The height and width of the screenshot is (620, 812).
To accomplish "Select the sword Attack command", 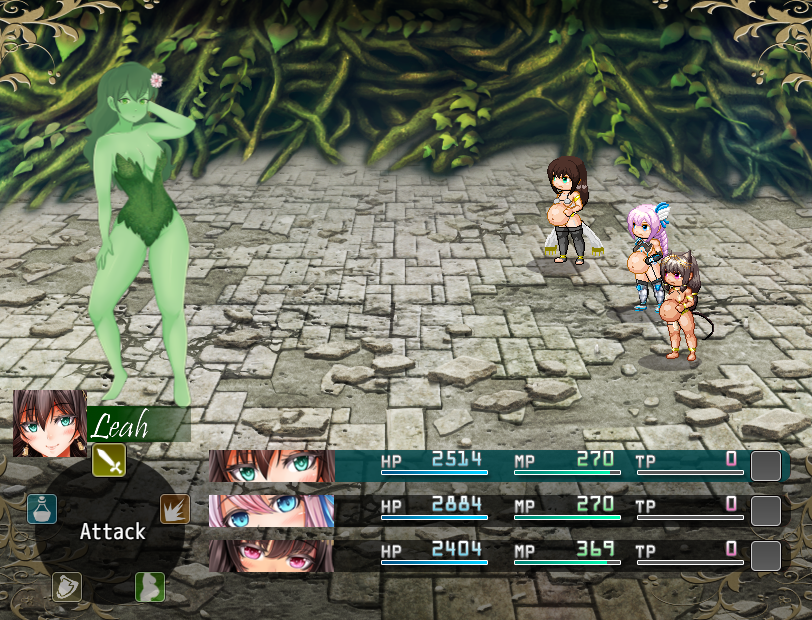I will 109,461.
